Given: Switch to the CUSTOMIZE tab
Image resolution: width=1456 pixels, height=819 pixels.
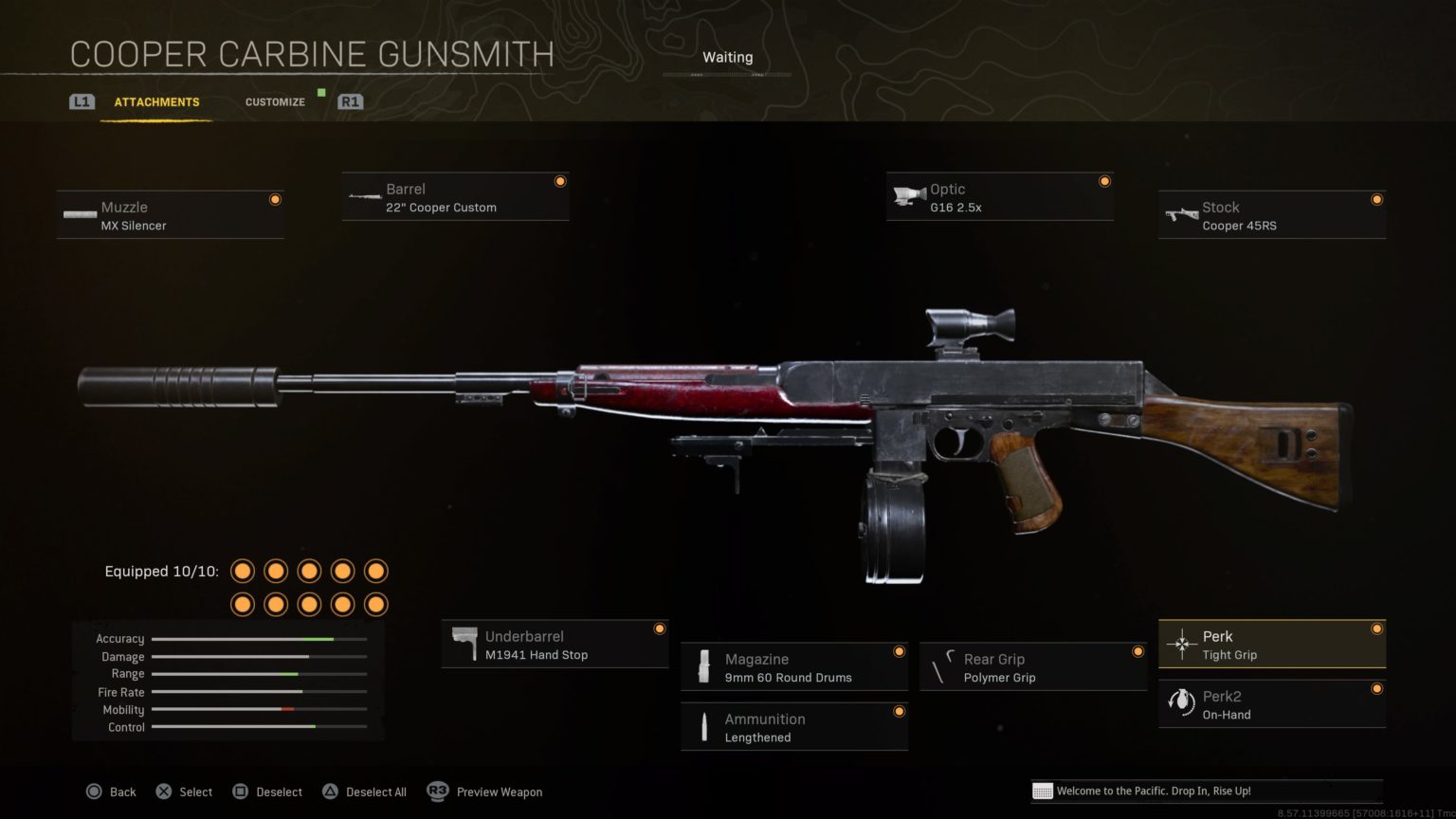Looking at the screenshot, I should [275, 101].
